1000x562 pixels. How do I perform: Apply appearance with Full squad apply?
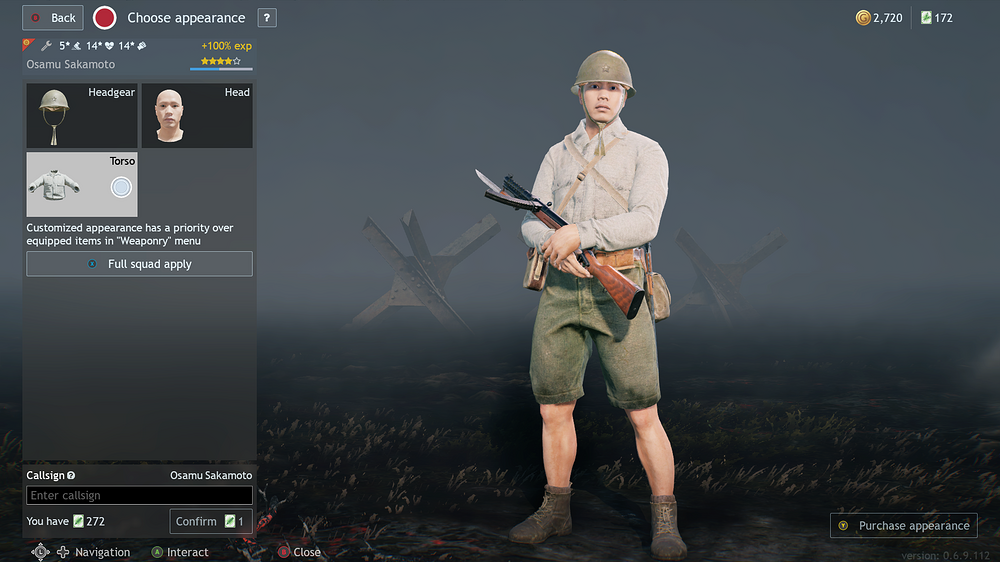(139, 264)
